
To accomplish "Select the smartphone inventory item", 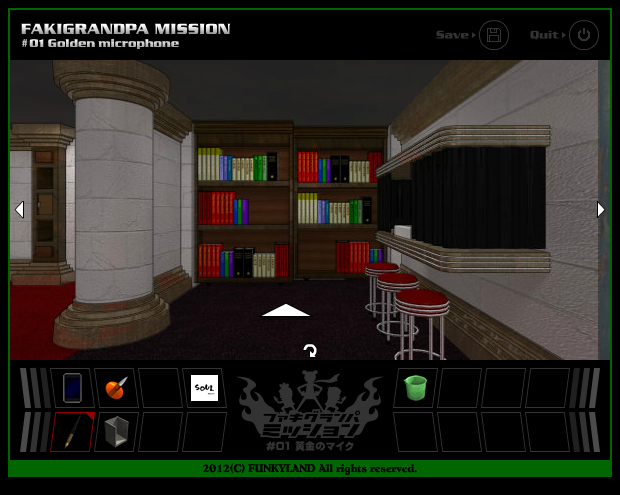I will click(72, 387).
